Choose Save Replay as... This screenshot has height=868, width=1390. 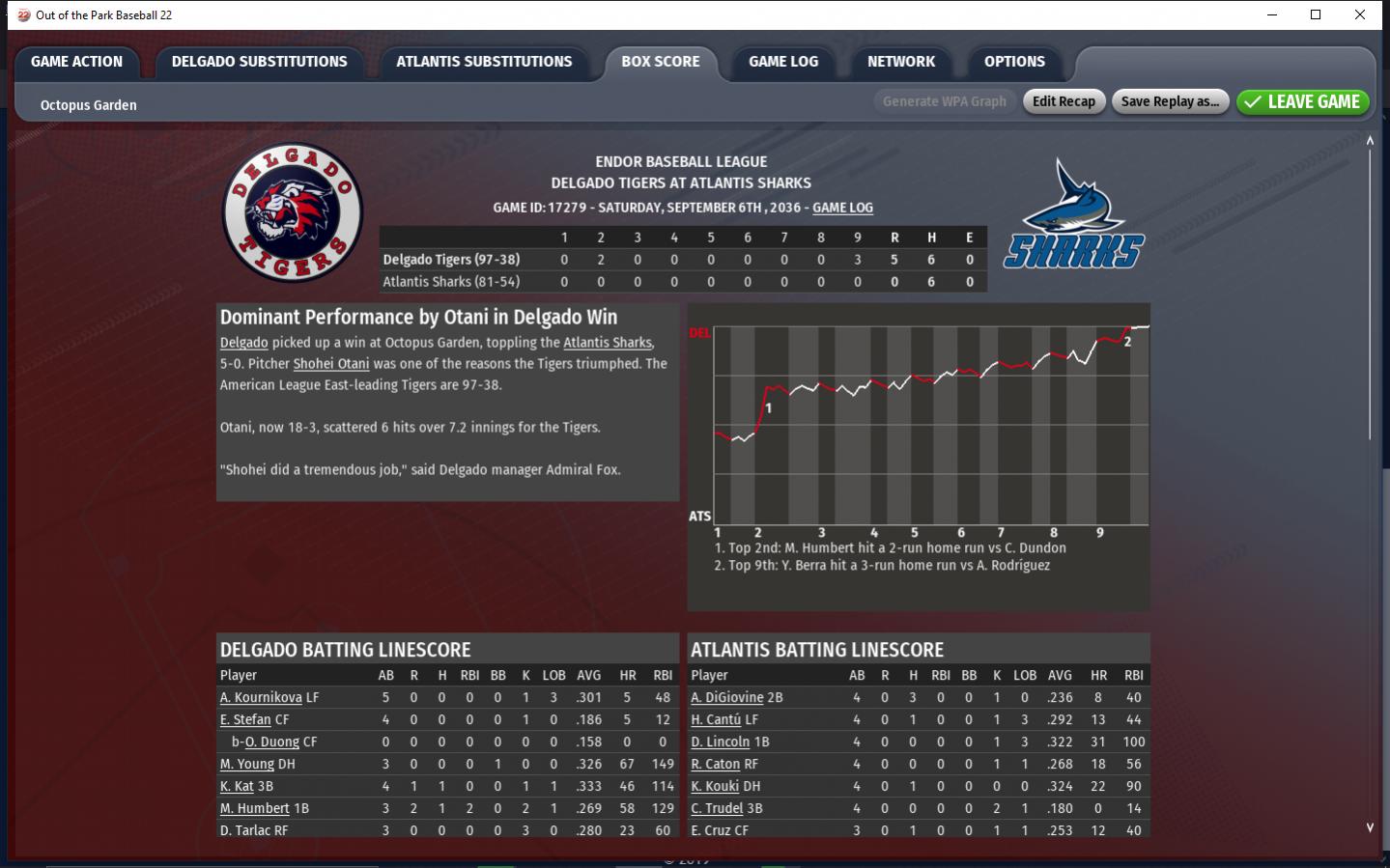[1170, 101]
